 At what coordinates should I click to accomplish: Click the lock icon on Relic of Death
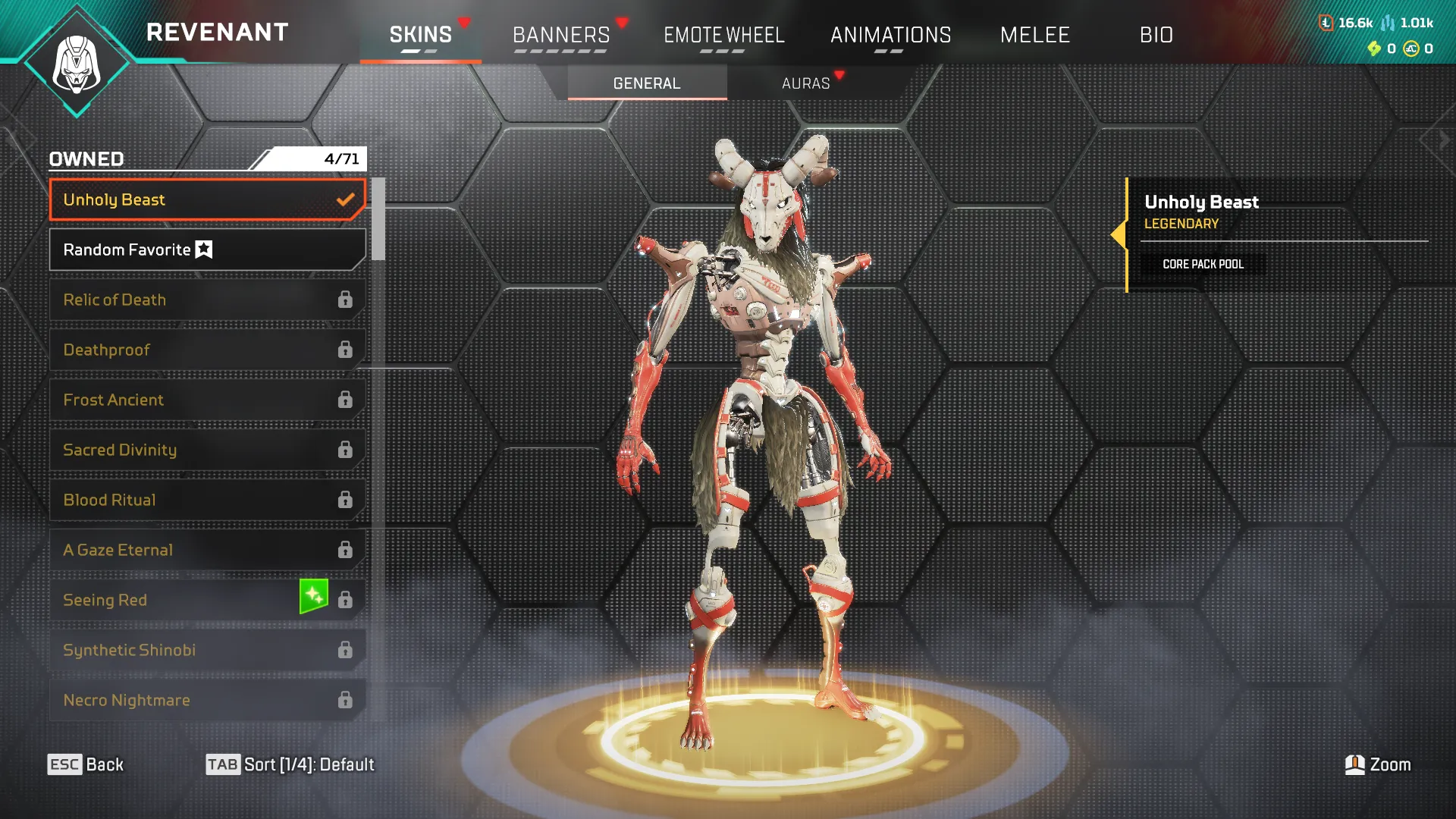346,300
